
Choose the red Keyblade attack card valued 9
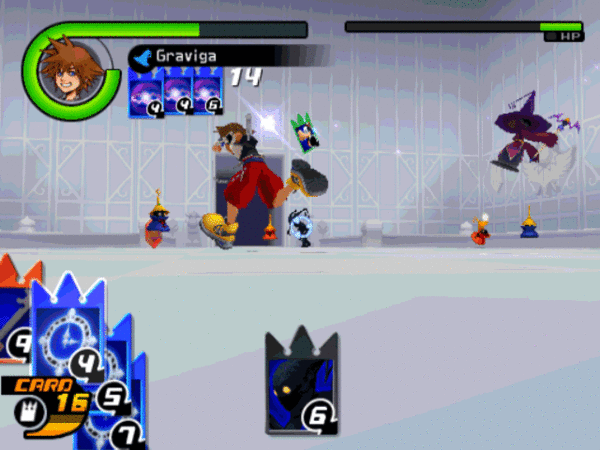13,320
